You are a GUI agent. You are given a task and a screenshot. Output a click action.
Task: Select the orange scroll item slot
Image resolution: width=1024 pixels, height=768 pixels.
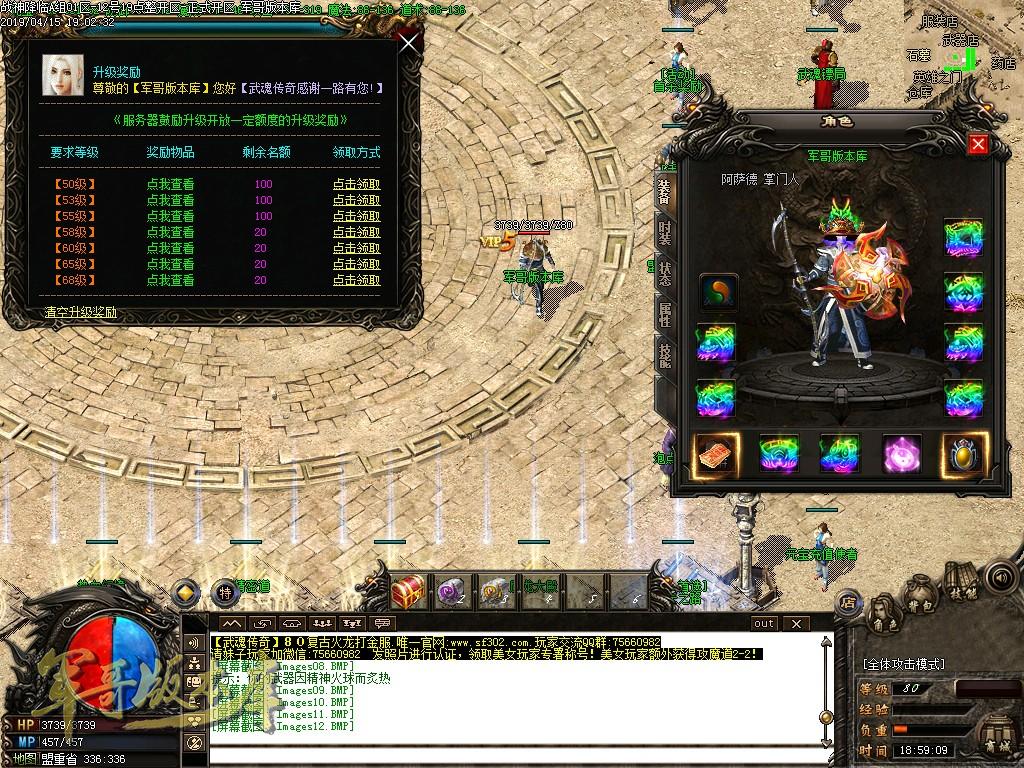click(716, 455)
